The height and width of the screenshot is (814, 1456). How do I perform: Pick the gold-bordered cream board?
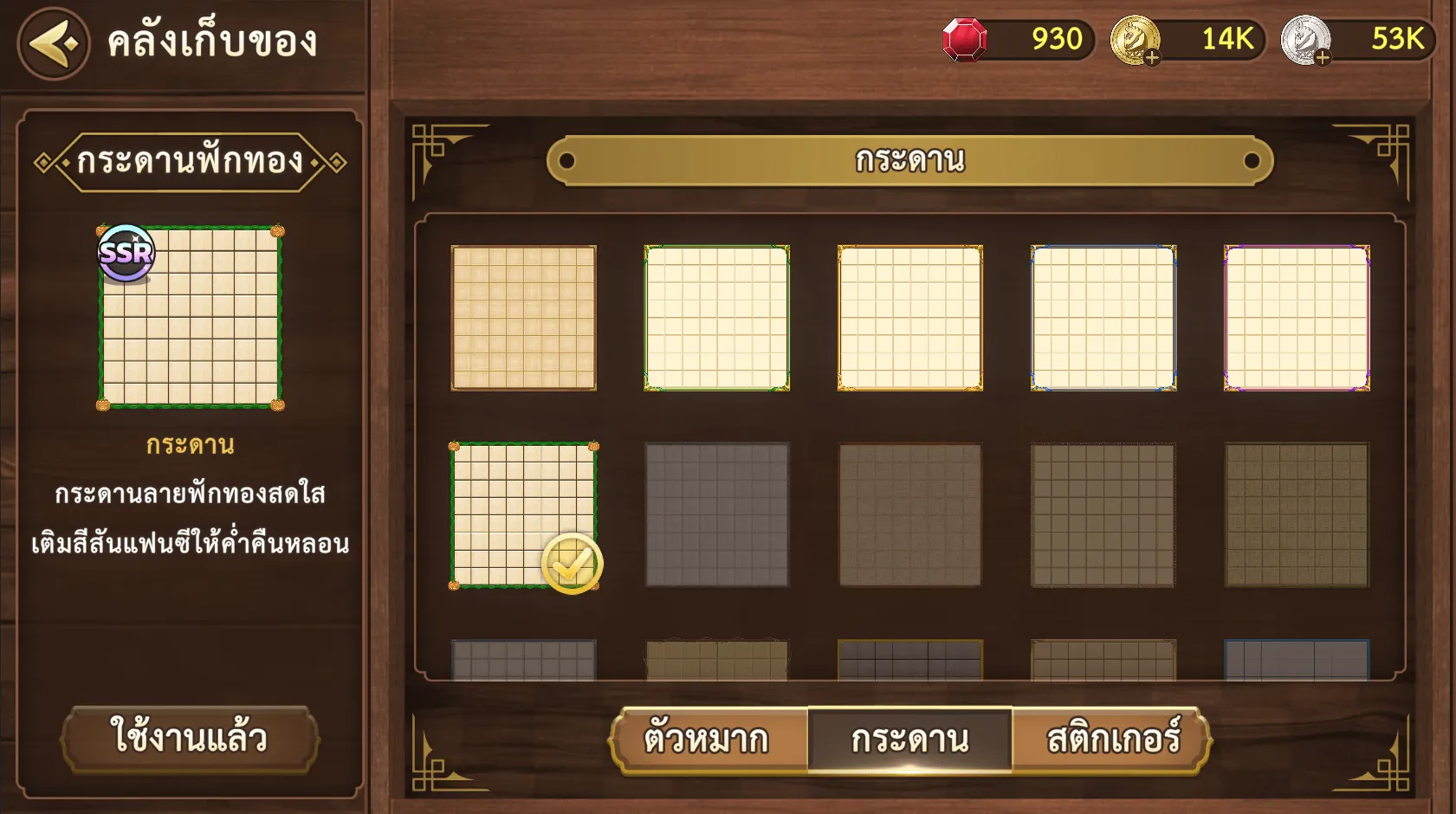(910, 318)
